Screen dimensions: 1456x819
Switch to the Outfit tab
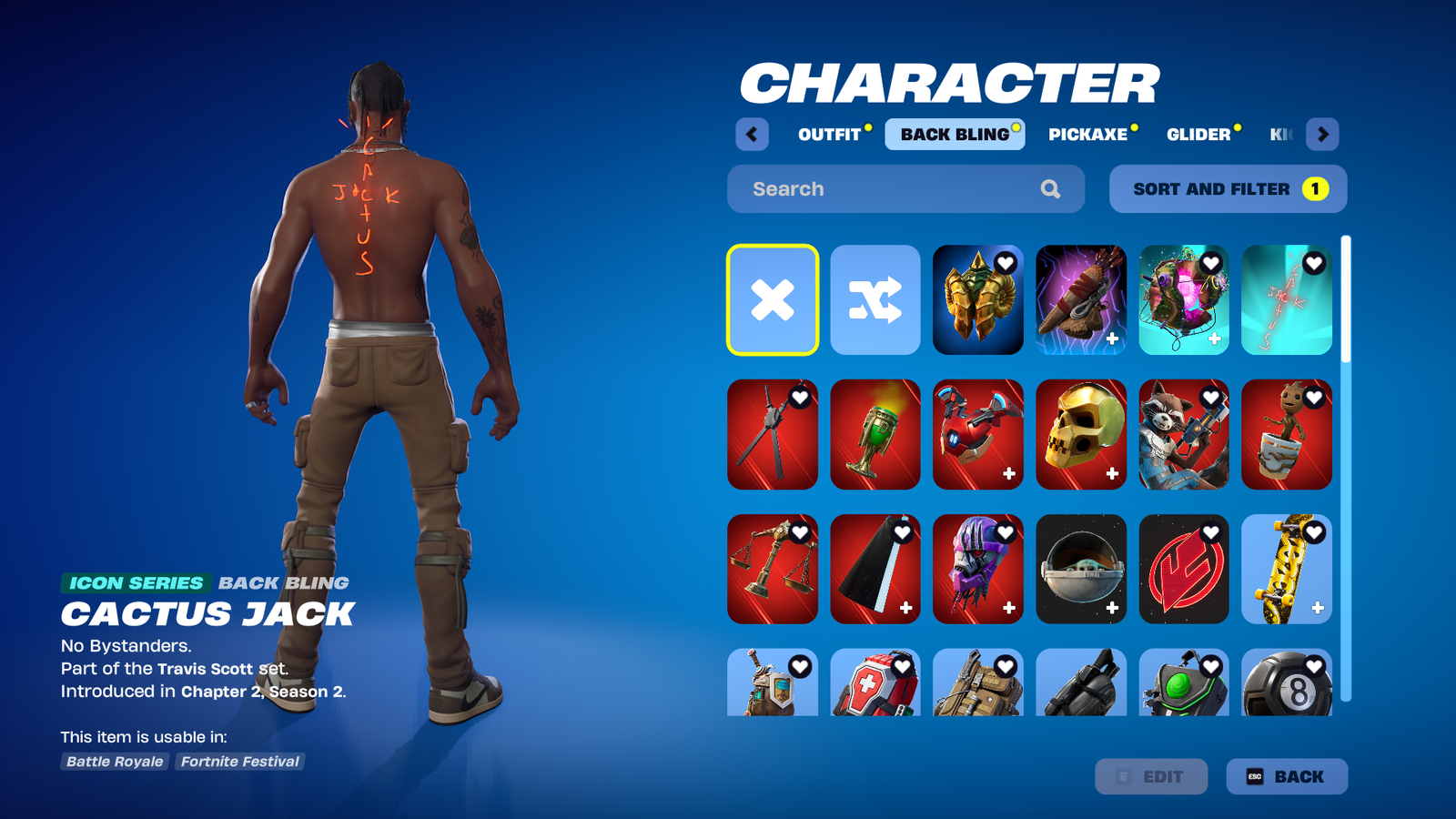[829, 135]
